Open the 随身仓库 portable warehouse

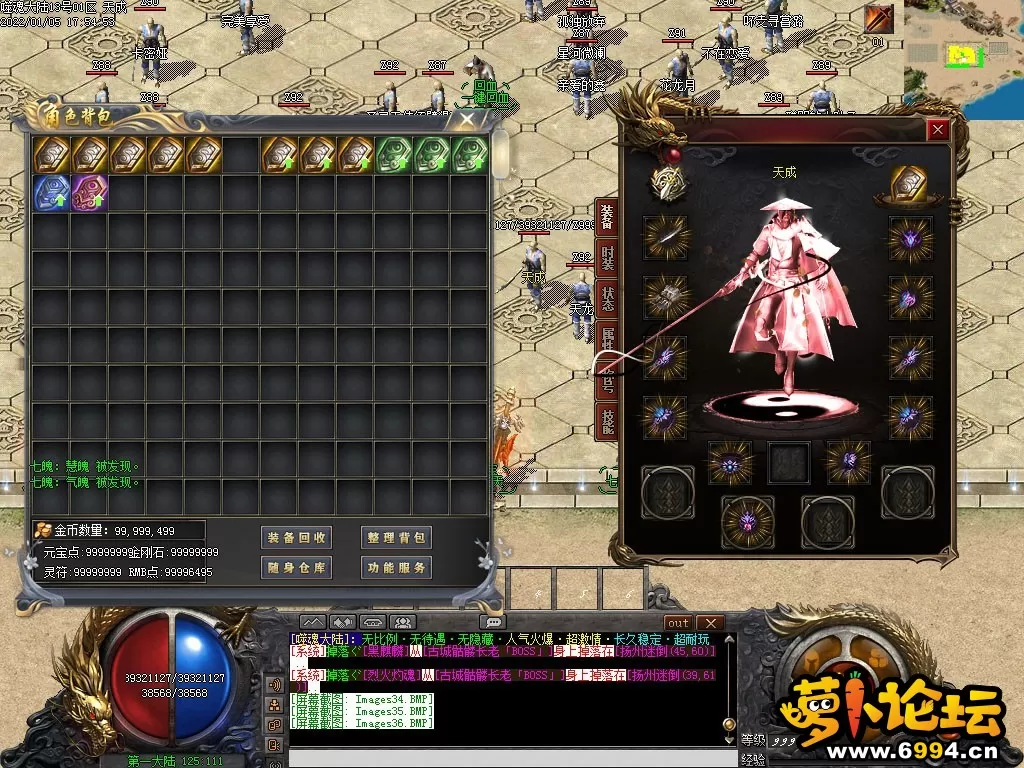tap(297, 567)
